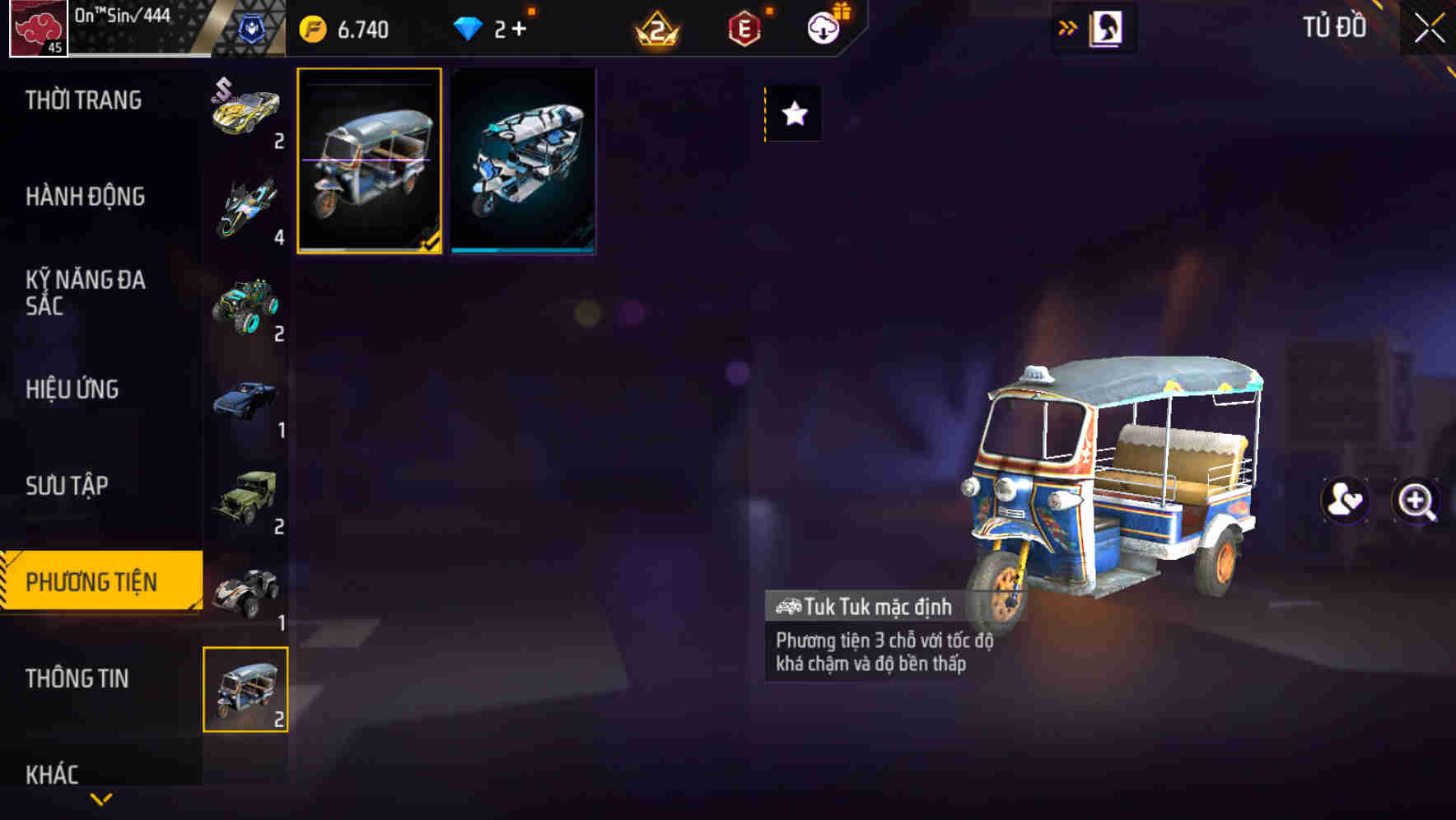Click the Akatsuki profile avatar
Image resolution: width=1456 pixels, height=820 pixels.
pos(39,26)
